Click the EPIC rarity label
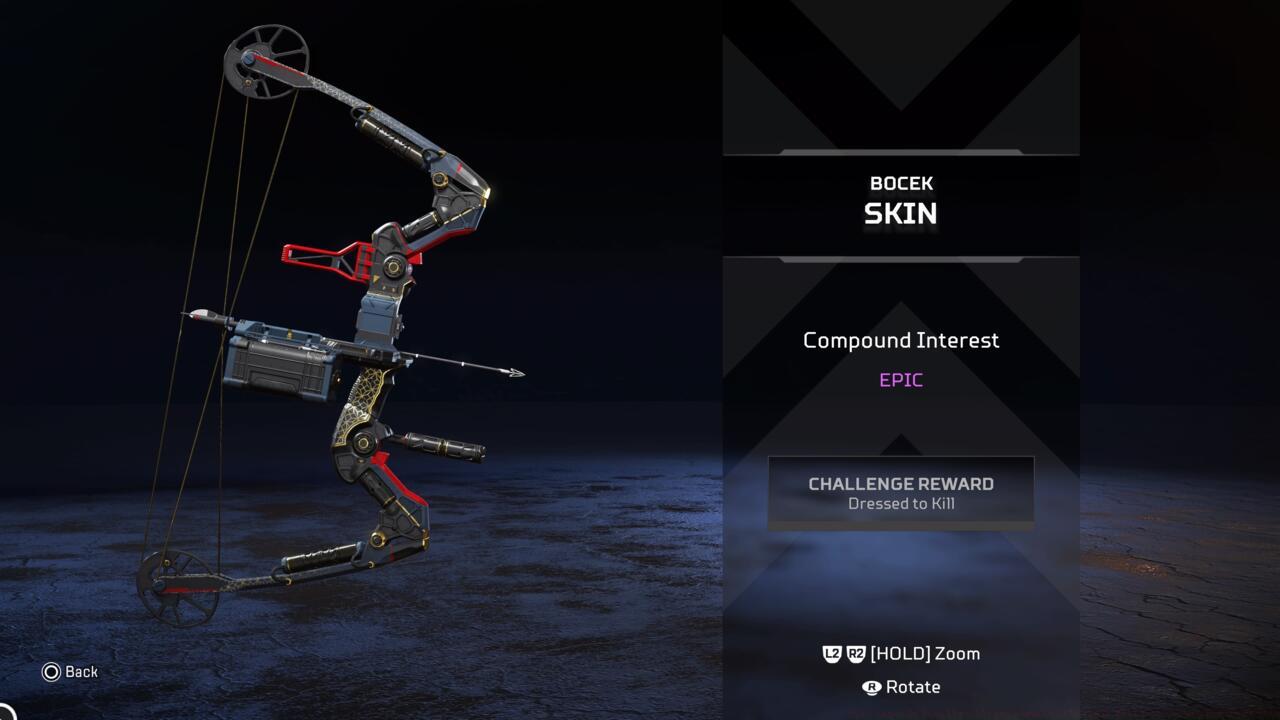 [x=900, y=379]
